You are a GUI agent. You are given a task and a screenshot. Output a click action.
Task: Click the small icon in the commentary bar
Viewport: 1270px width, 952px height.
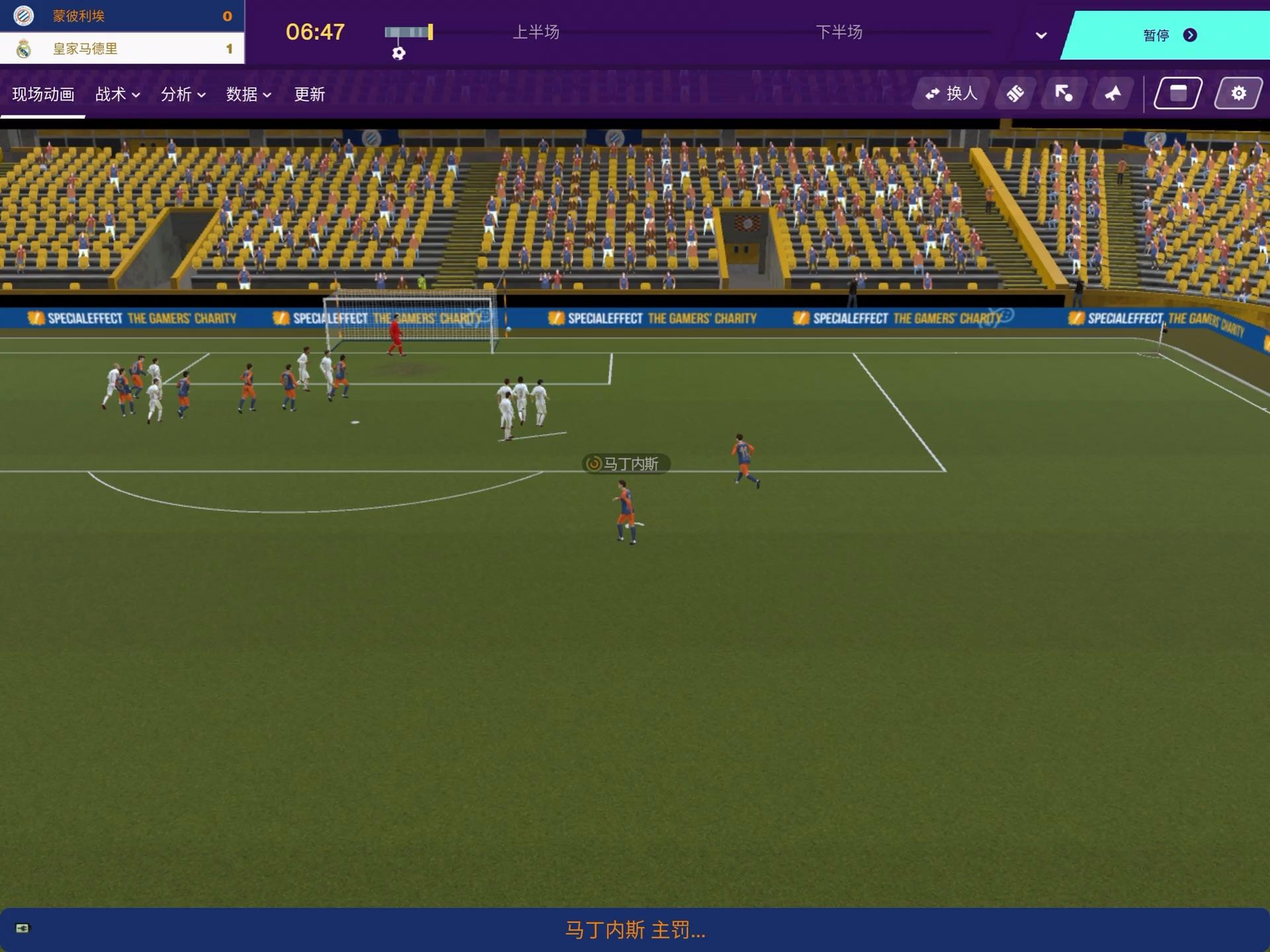click(x=22, y=928)
